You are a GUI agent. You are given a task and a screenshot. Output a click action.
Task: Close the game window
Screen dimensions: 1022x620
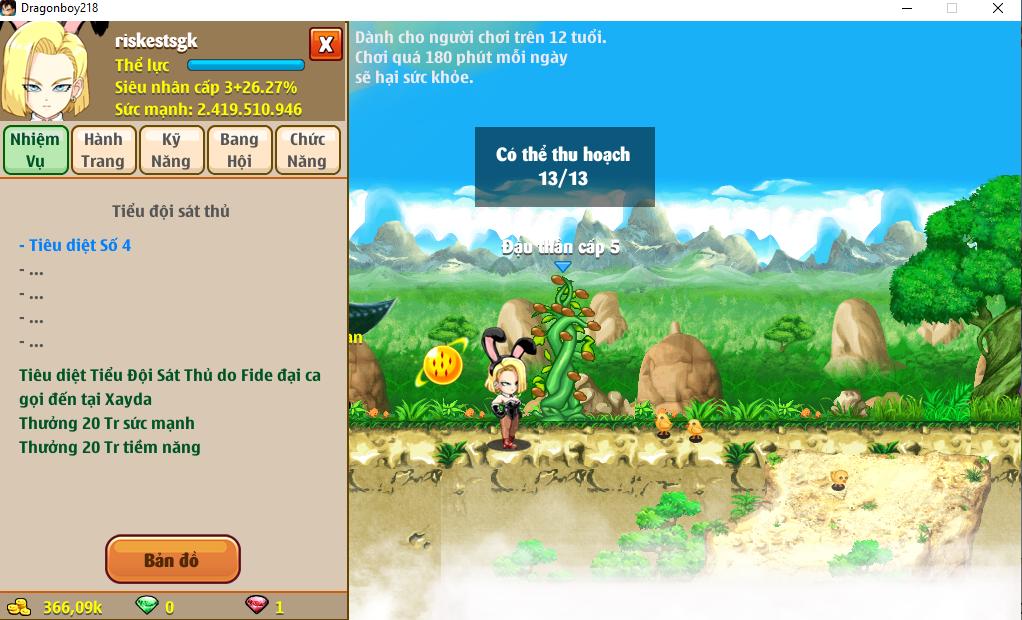tap(998, 8)
